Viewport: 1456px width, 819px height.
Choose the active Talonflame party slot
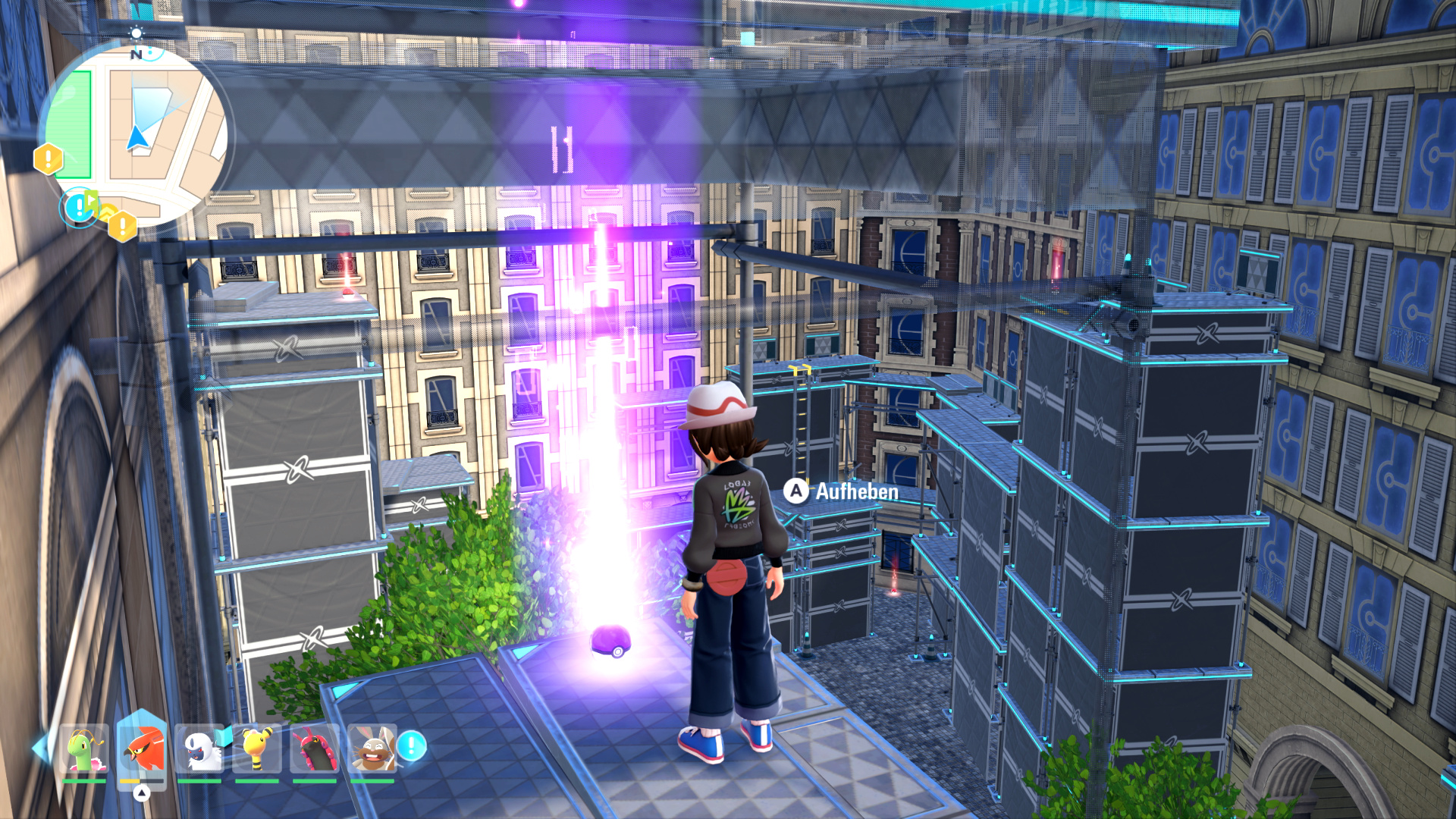click(x=142, y=749)
